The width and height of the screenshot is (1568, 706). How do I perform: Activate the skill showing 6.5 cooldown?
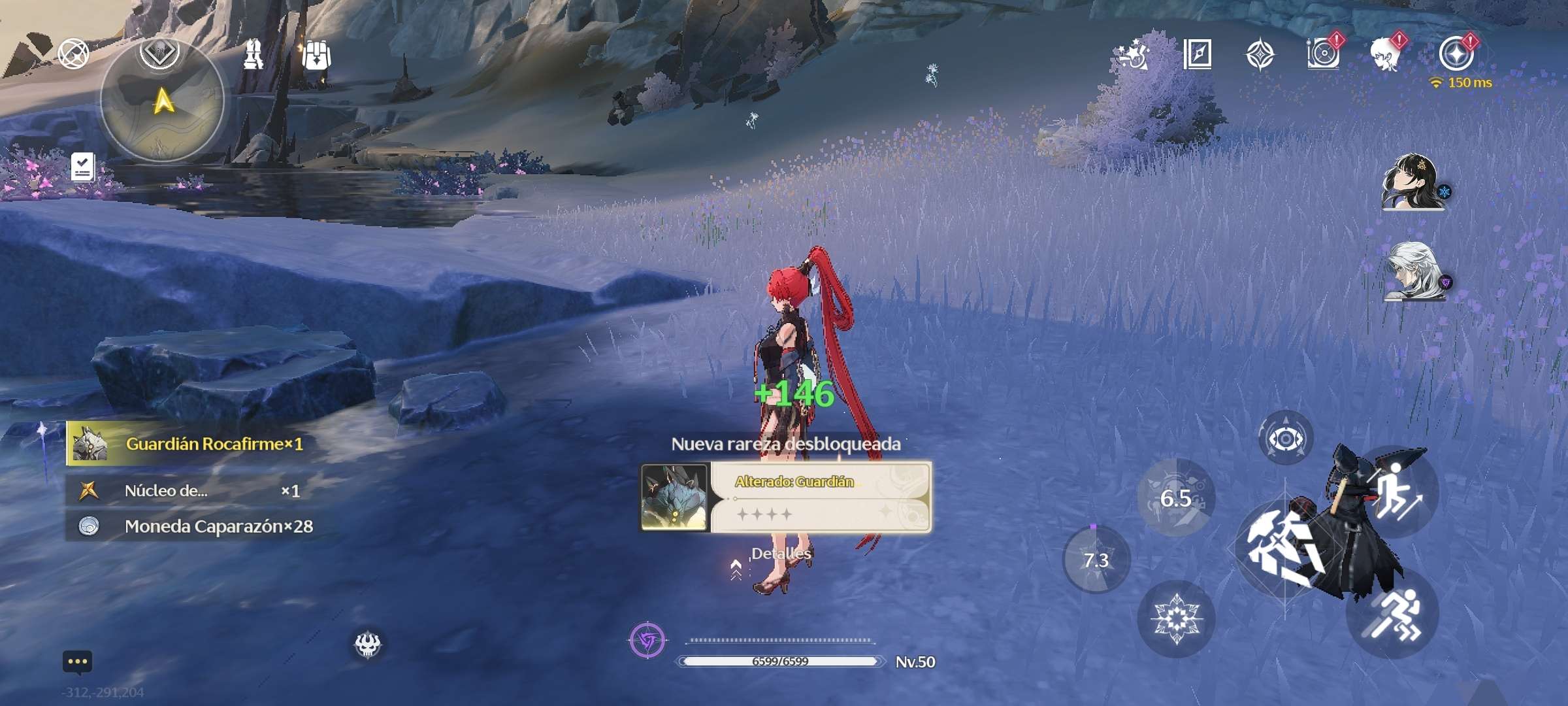[x=1176, y=498]
